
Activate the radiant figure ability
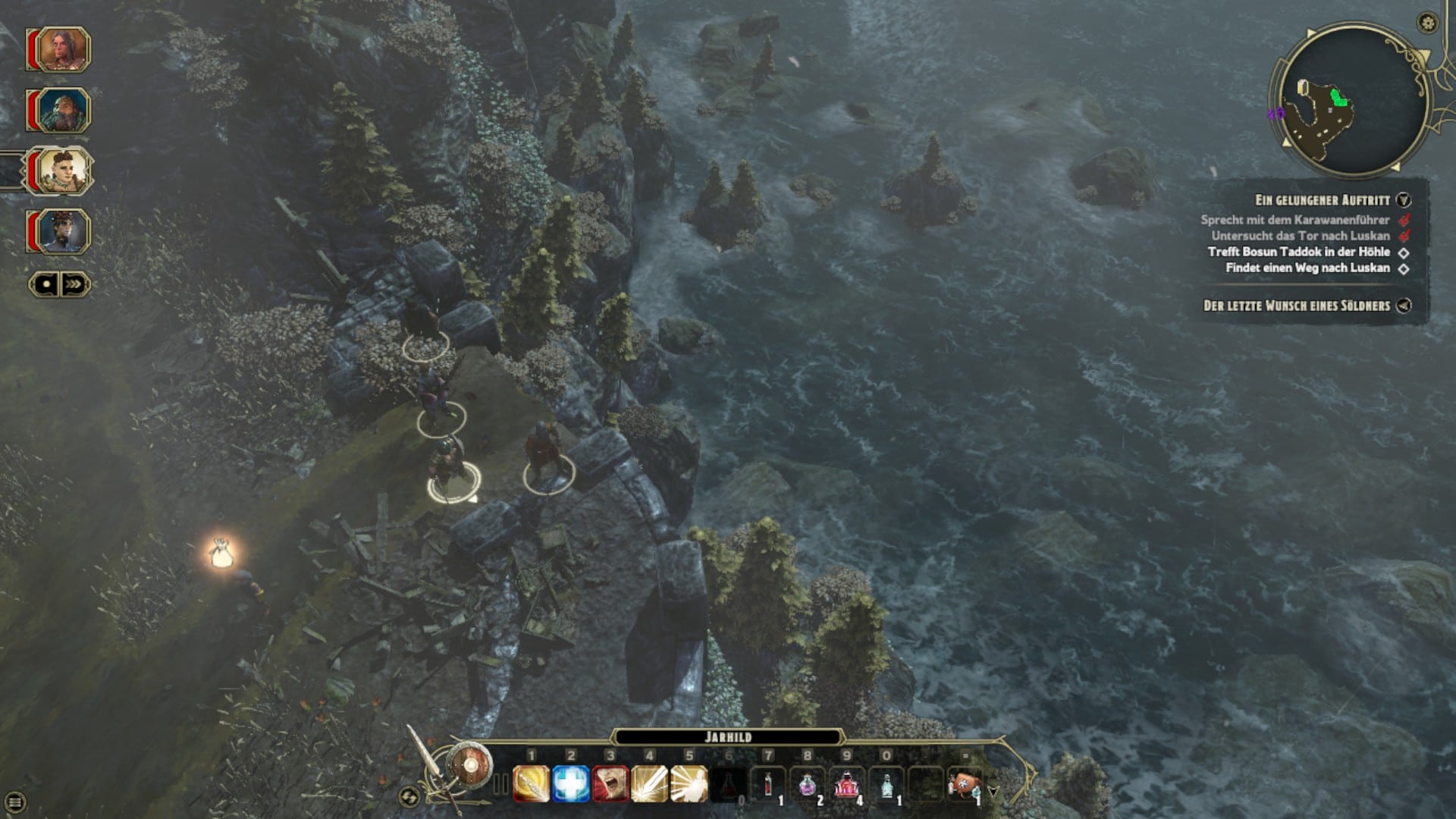coord(689,784)
